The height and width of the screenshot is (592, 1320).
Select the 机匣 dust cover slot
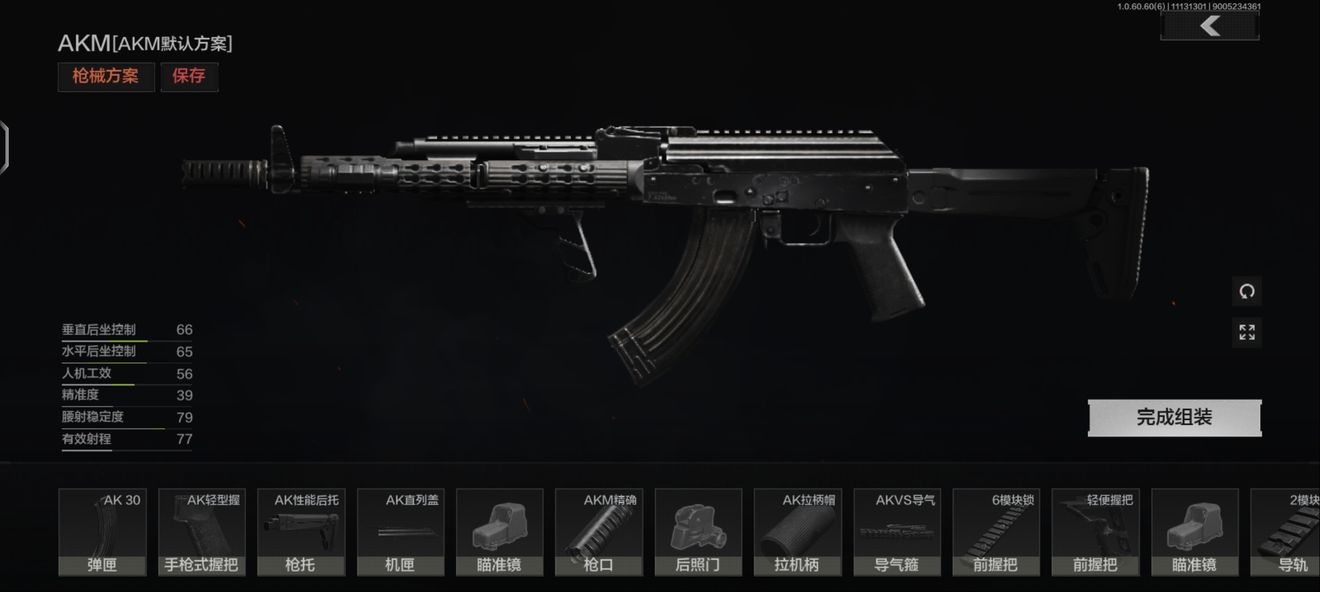click(400, 532)
